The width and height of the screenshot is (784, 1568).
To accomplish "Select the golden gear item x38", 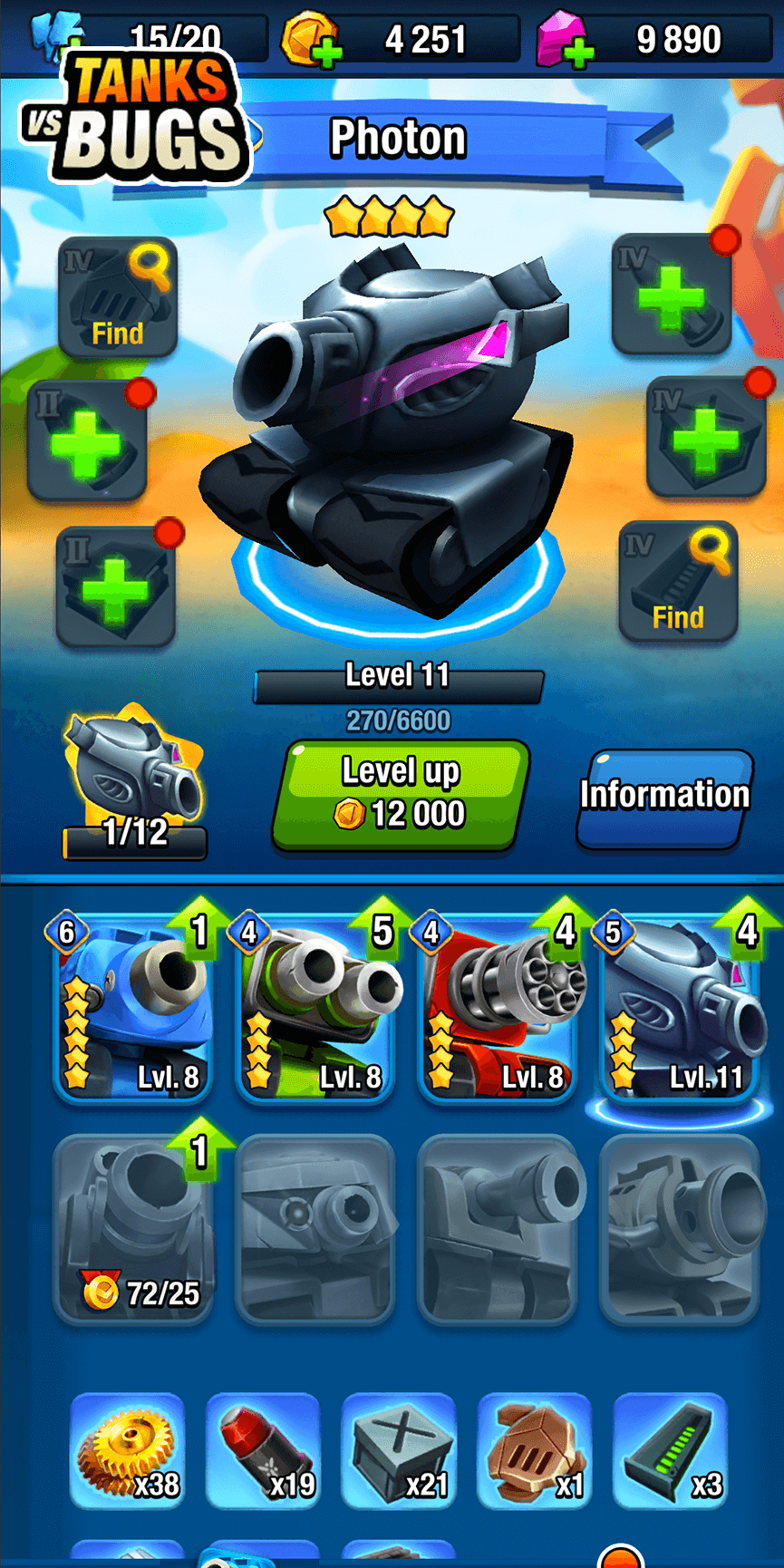I will pyautogui.click(x=128, y=1450).
